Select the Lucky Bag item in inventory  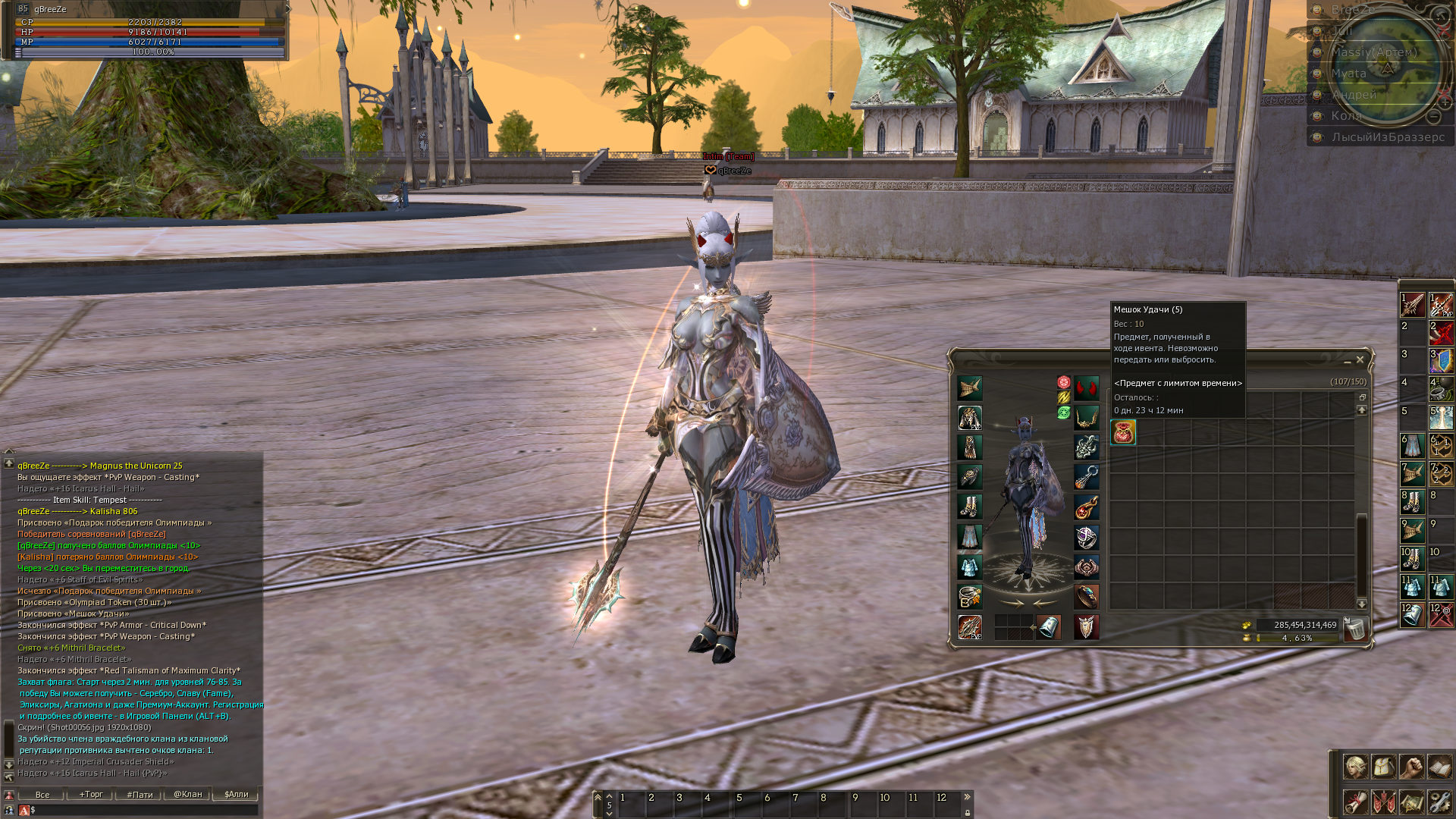point(1123,432)
